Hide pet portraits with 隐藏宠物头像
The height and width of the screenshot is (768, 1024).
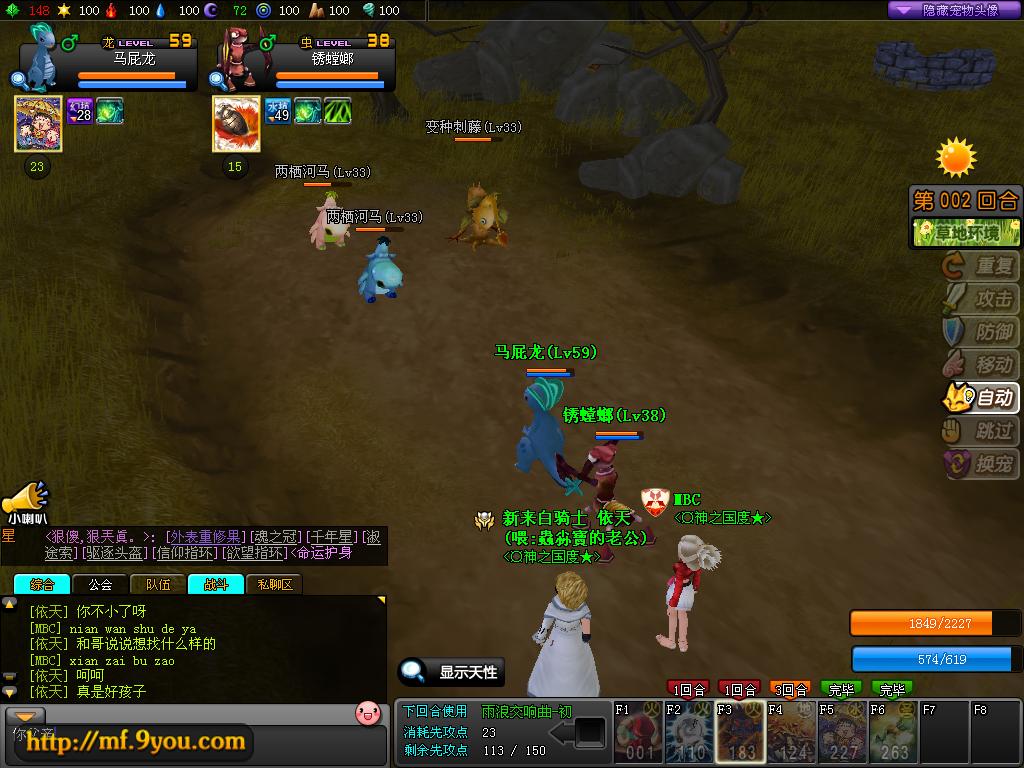click(955, 10)
